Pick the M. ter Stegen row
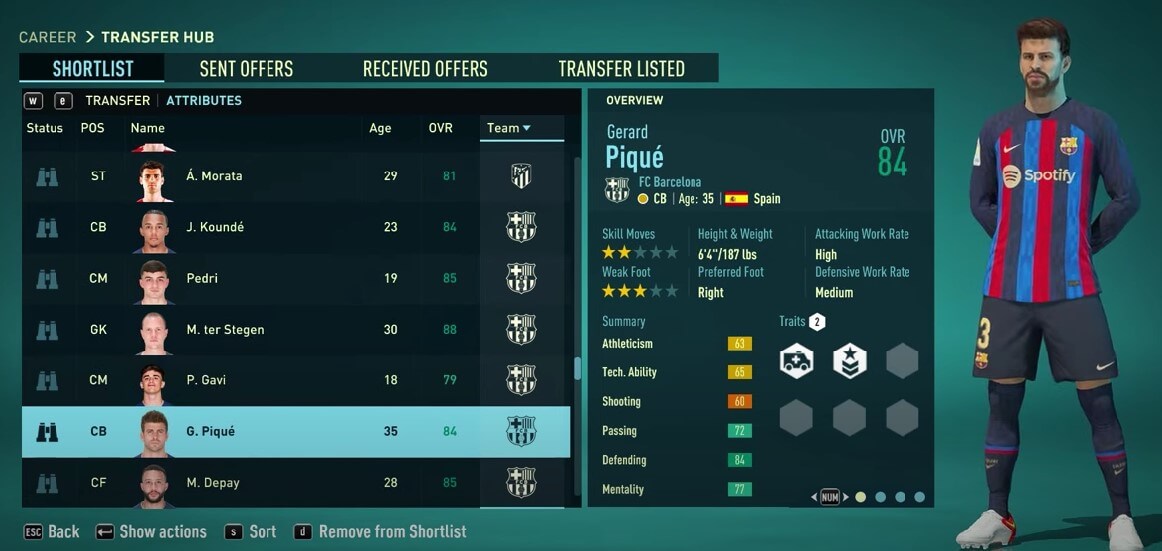This screenshot has width=1162, height=551. (x=225, y=330)
